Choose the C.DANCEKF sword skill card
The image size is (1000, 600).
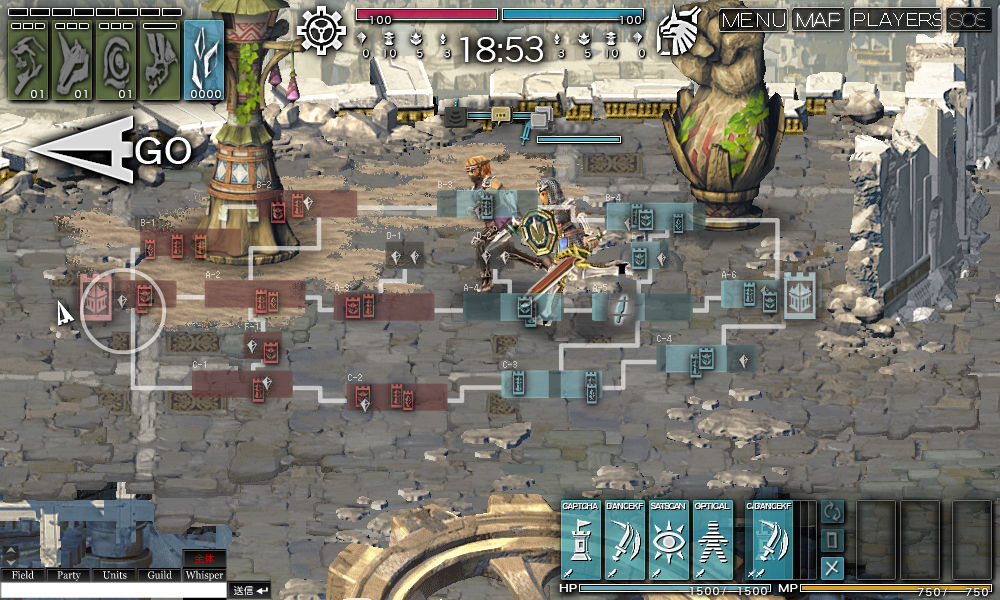click(x=769, y=540)
